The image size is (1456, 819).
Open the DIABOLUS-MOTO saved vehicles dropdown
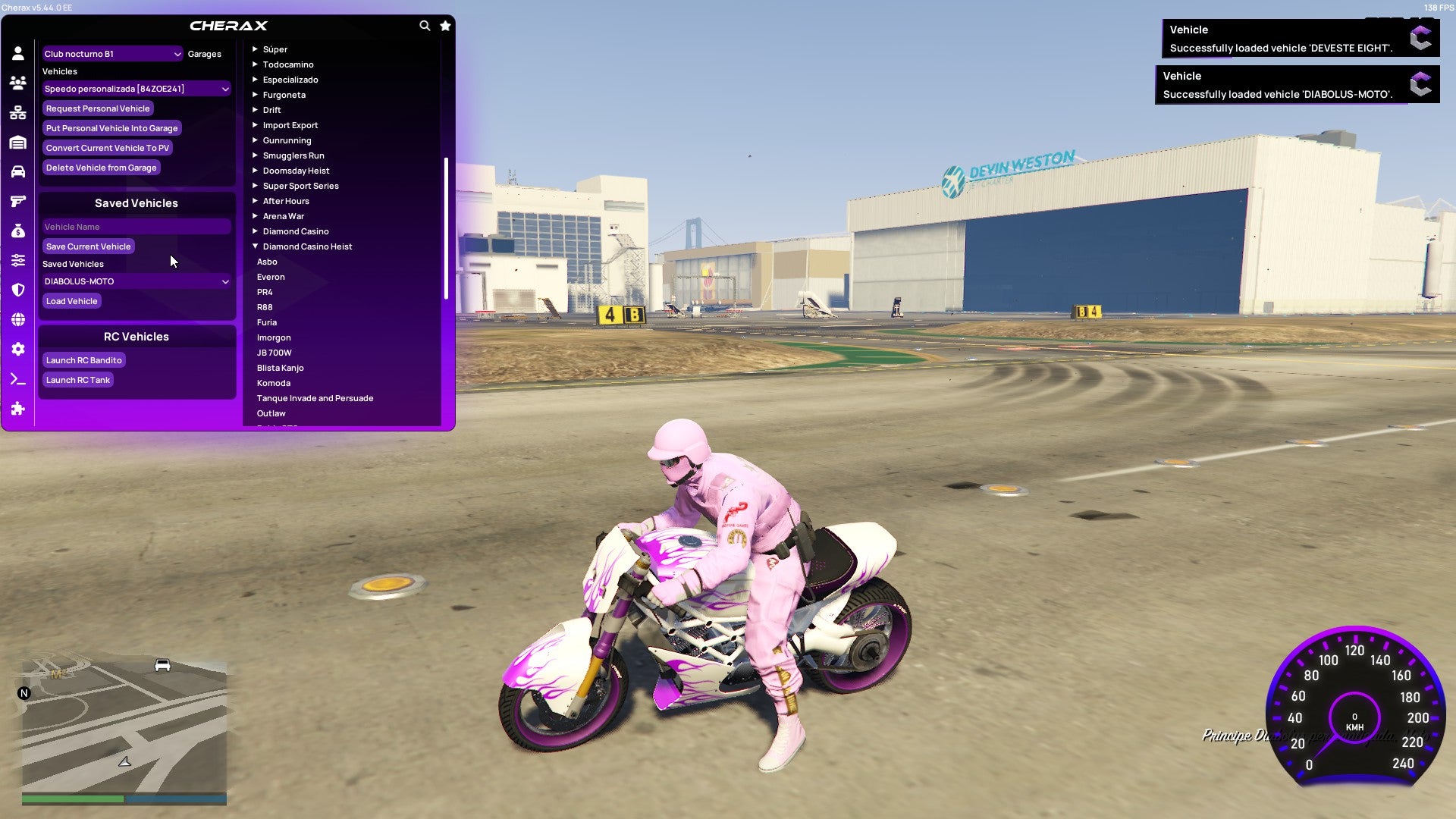coord(136,281)
